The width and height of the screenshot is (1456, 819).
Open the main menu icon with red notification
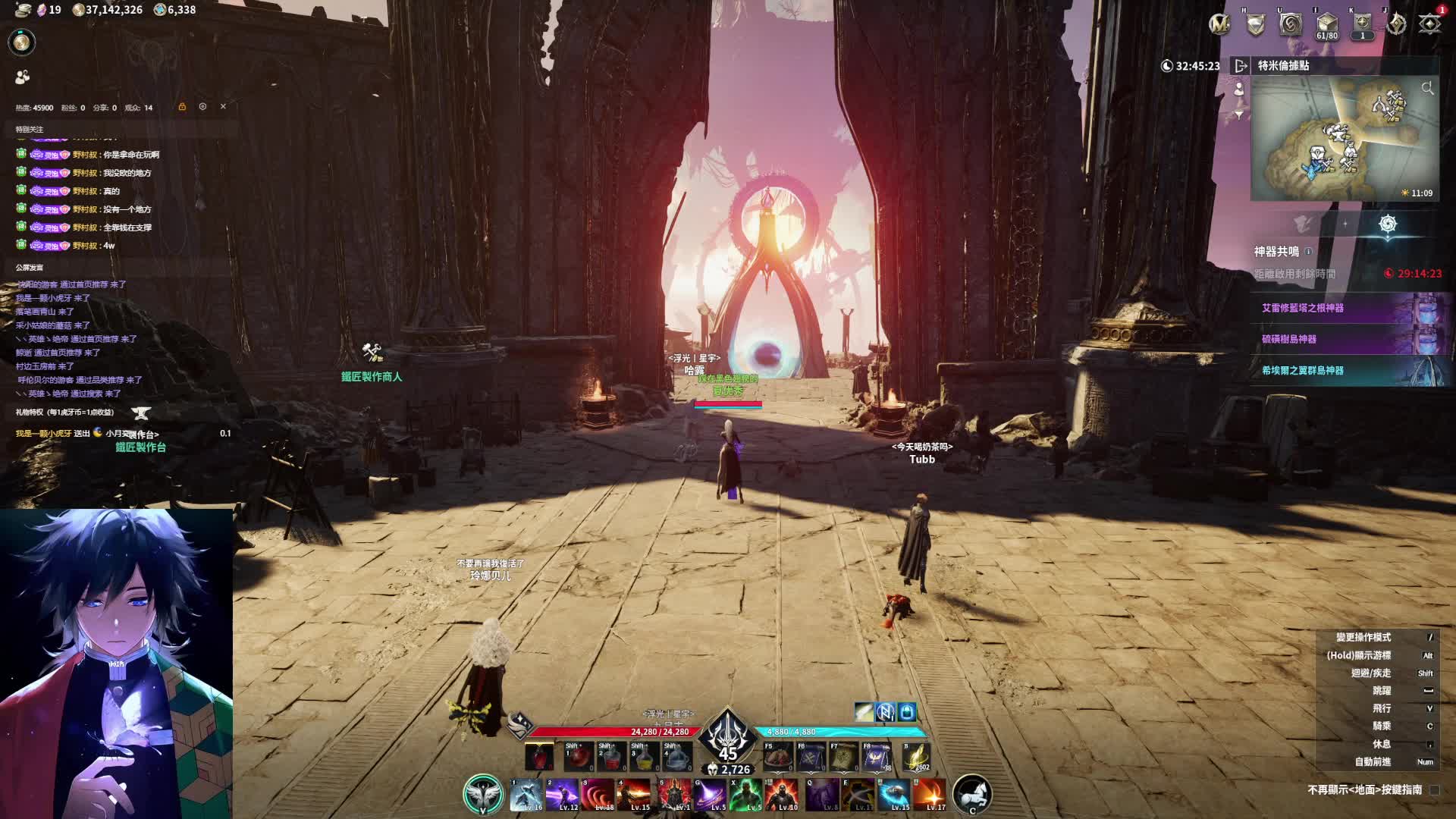point(1429,24)
